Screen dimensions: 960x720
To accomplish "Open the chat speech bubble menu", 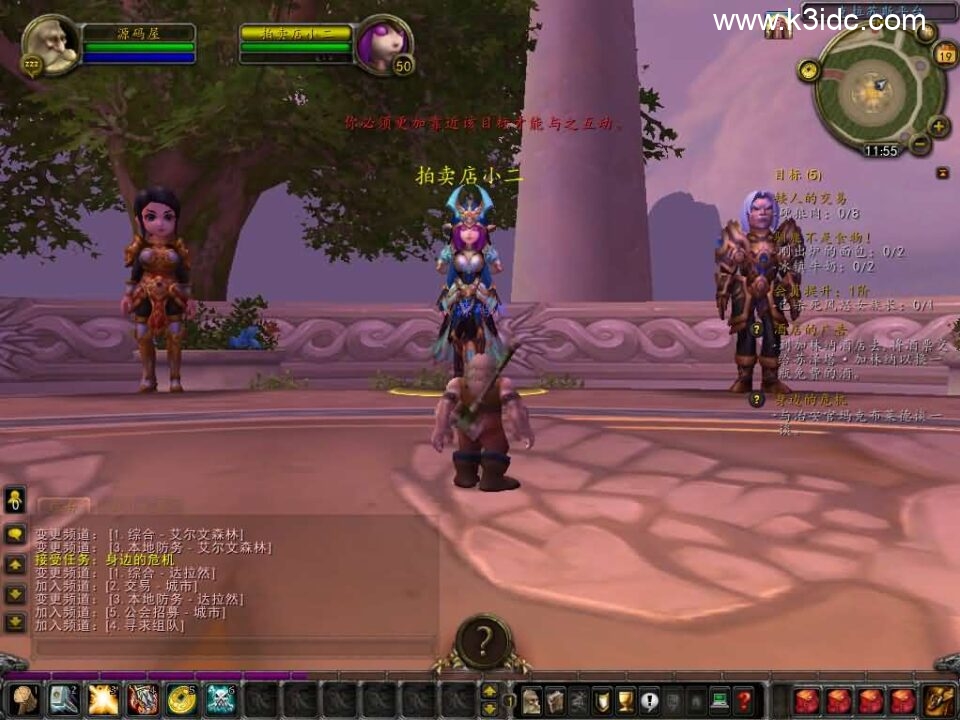I will [x=15, y=535].
